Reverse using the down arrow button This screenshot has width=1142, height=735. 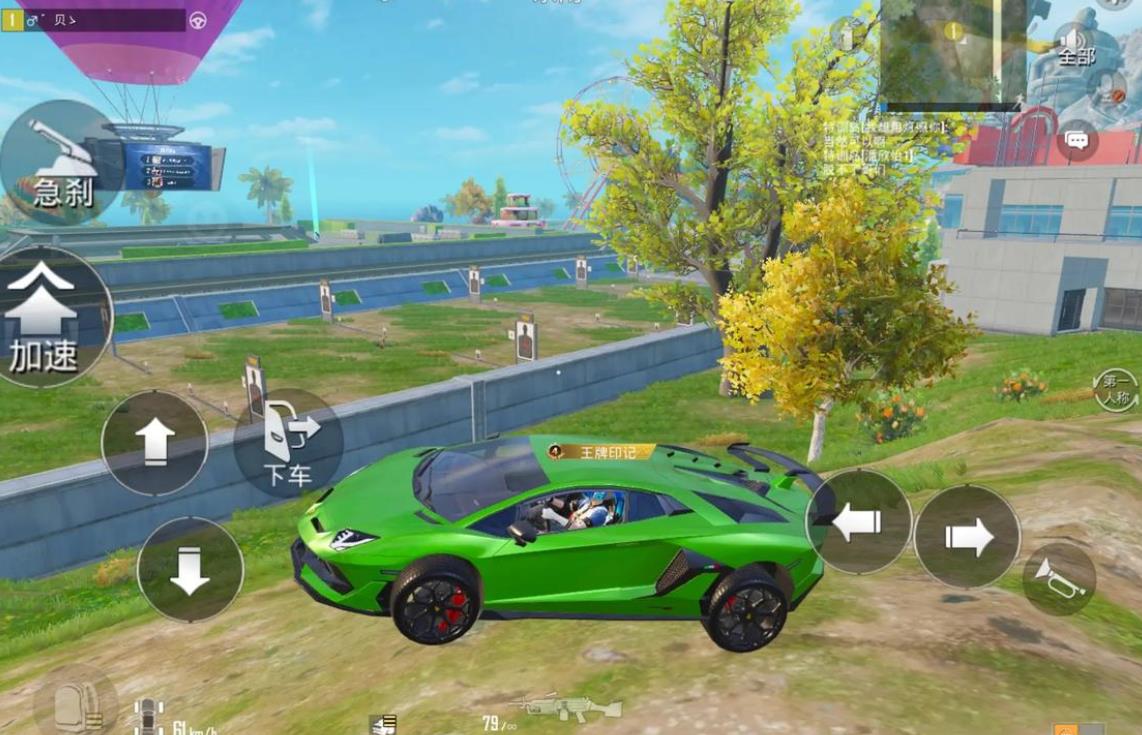(x=190, y=570)
